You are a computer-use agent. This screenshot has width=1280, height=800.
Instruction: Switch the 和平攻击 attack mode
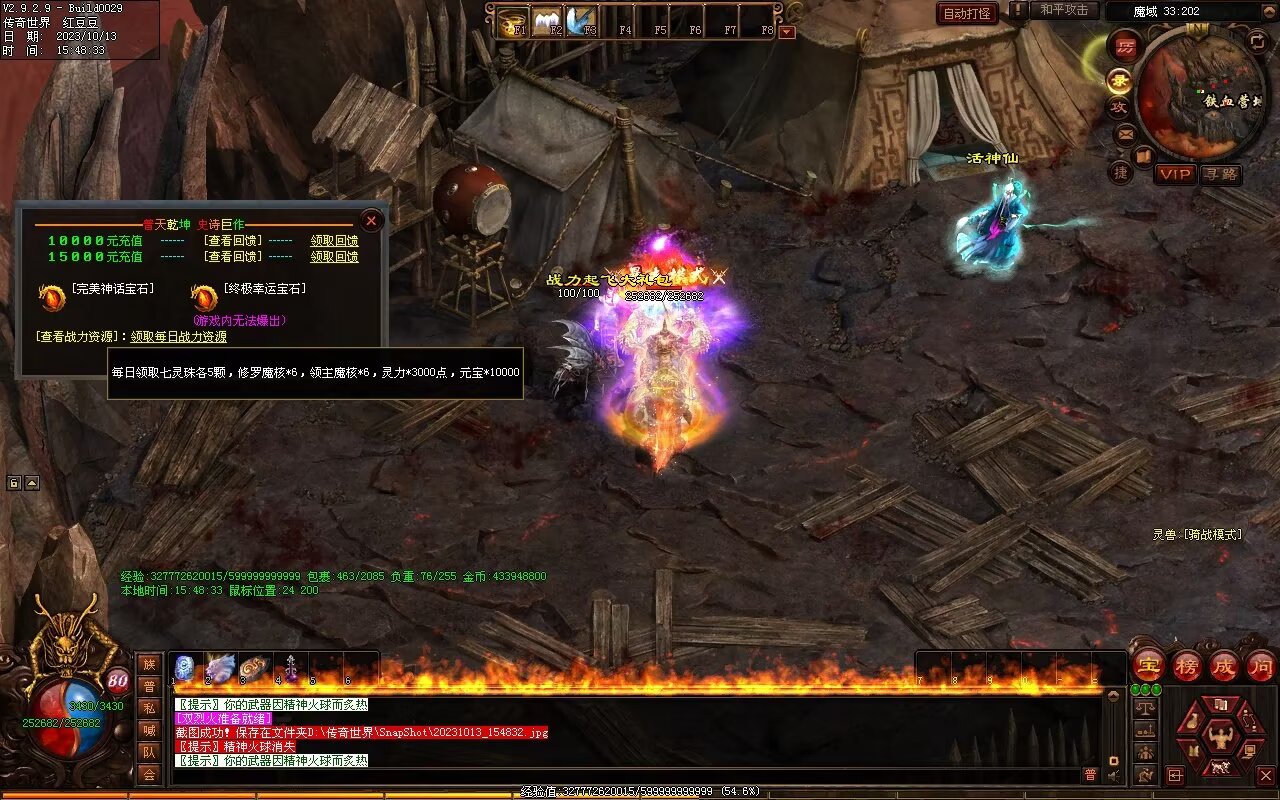tap(1063, 10)
